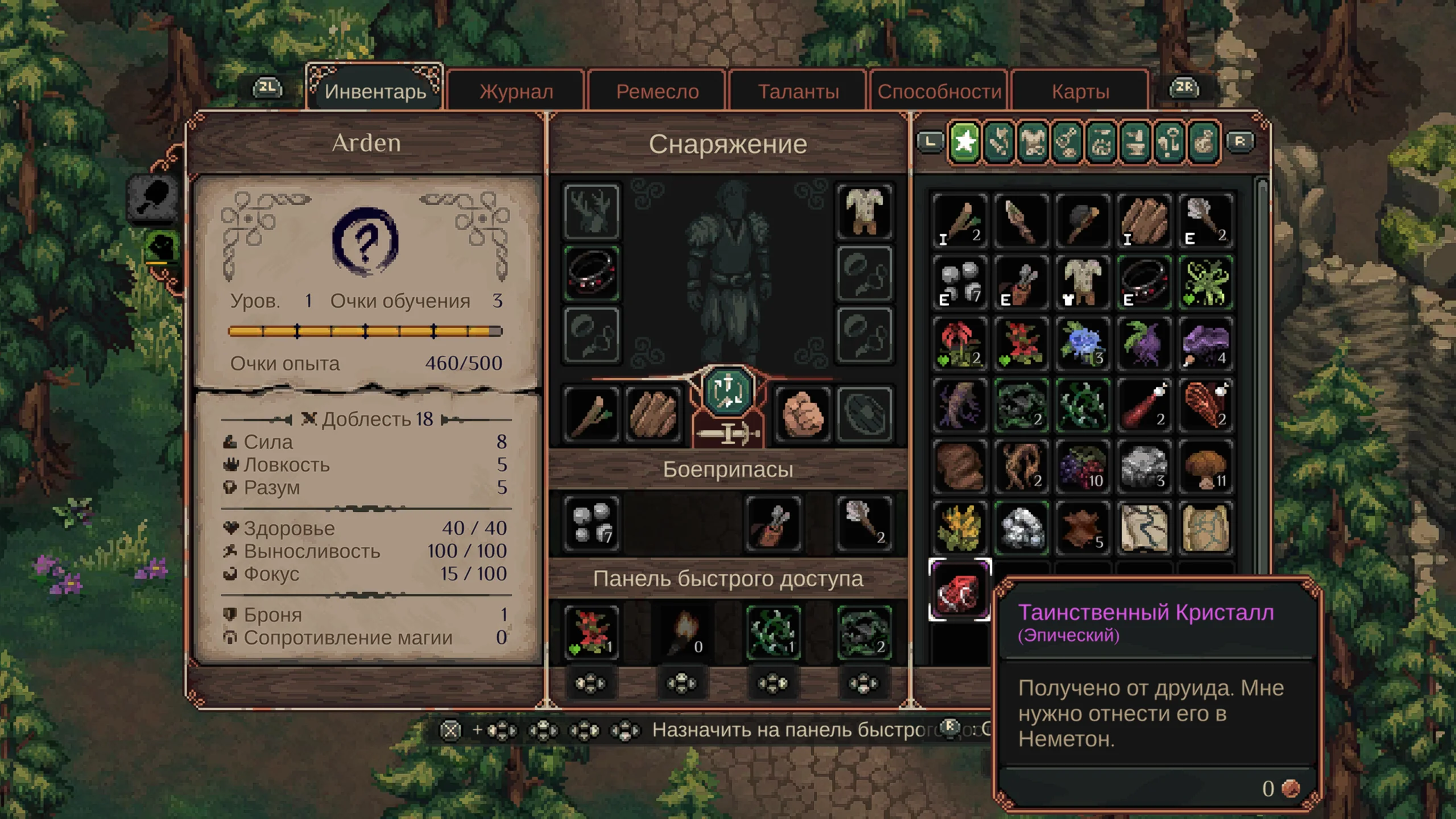Select the torch quick access slot
Image resolution: width=1456 pixels, height=819 pixels.
coord(682,631)
